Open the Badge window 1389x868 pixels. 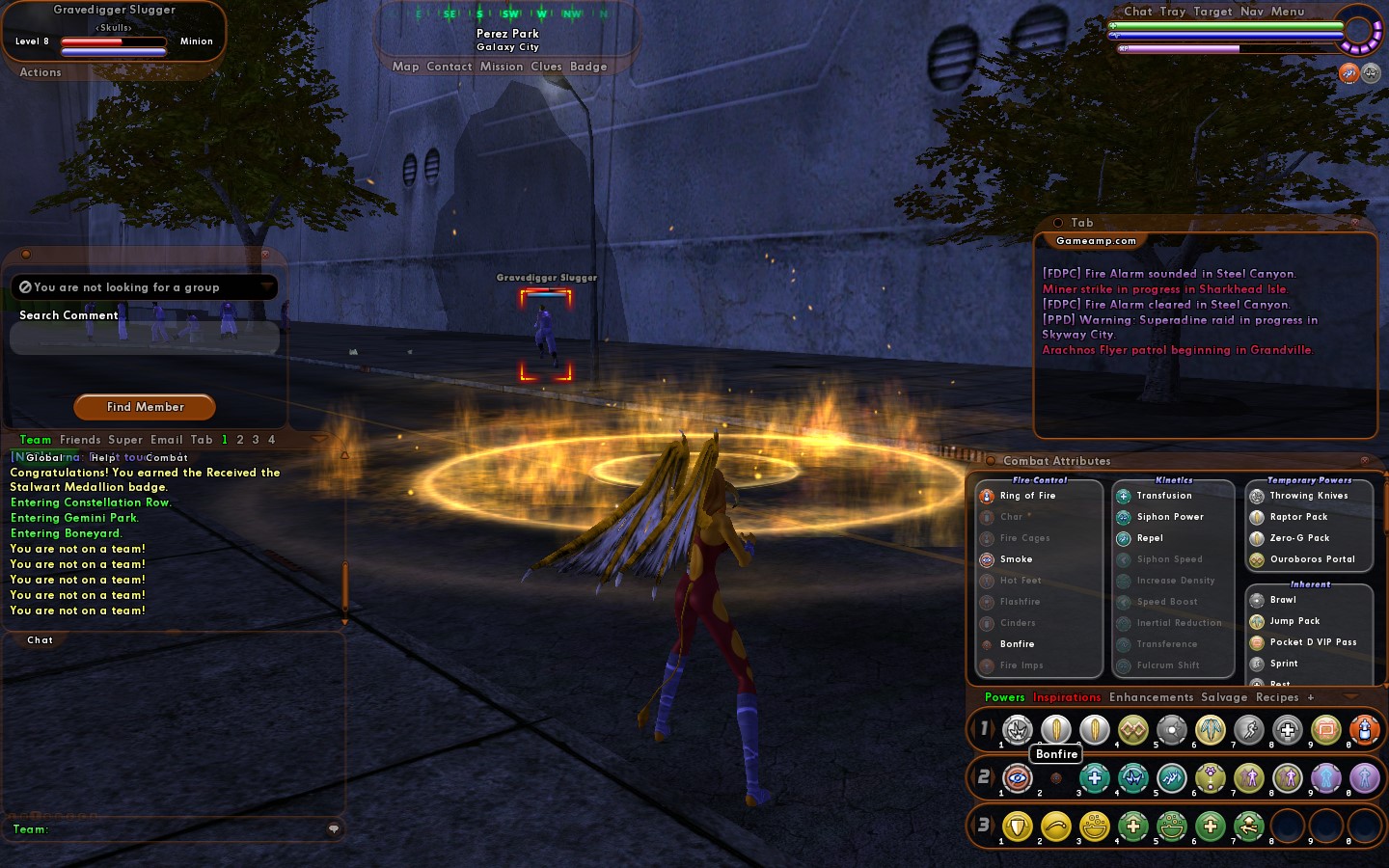[x=588, y=67]
